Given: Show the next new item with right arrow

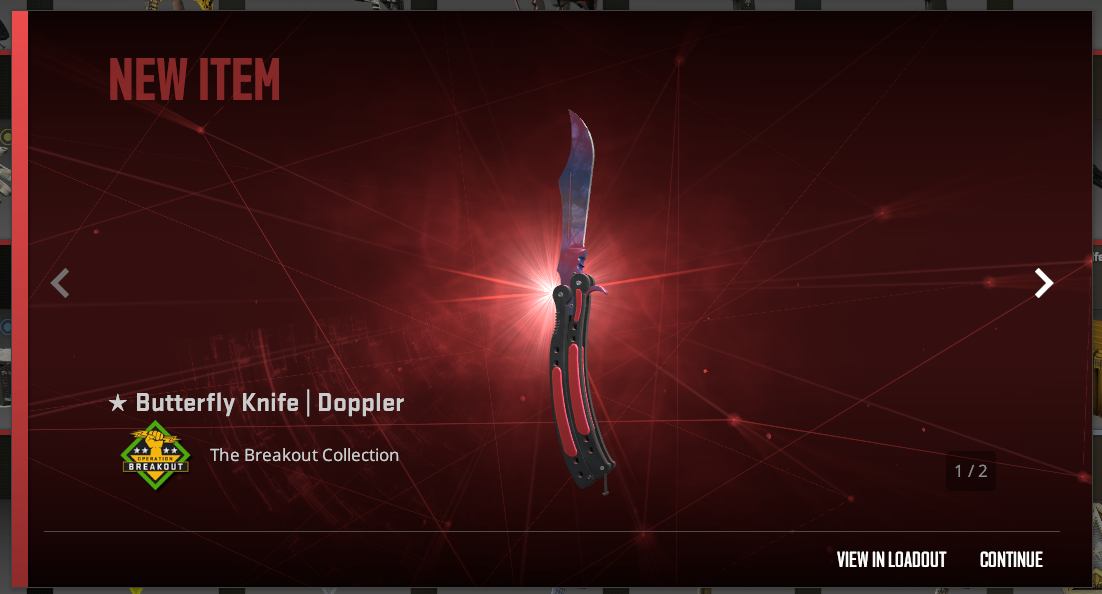Looking at the screenshot, I should tap(1043, 284).
